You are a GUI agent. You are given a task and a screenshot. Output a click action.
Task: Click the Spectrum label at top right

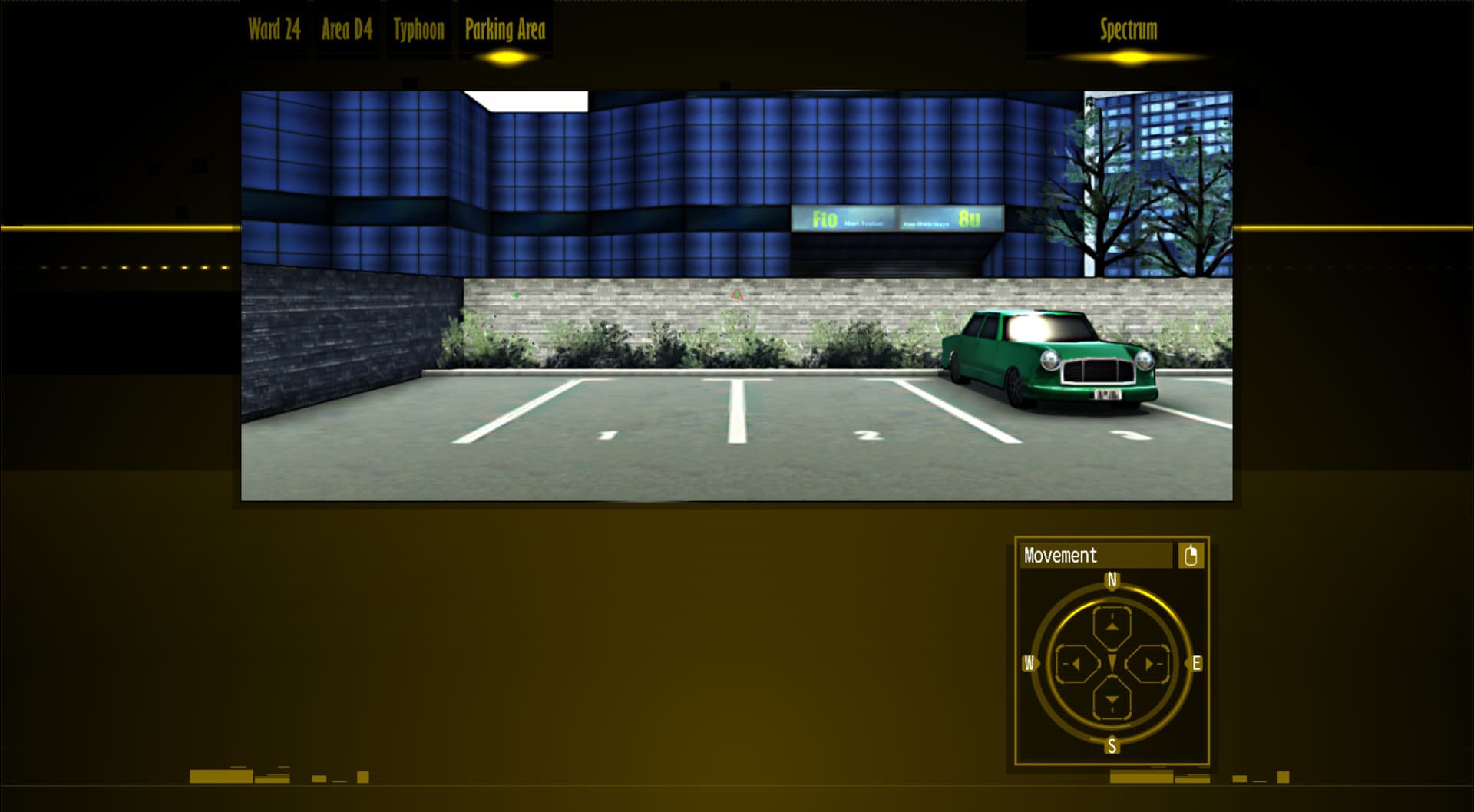[1129, 29]
